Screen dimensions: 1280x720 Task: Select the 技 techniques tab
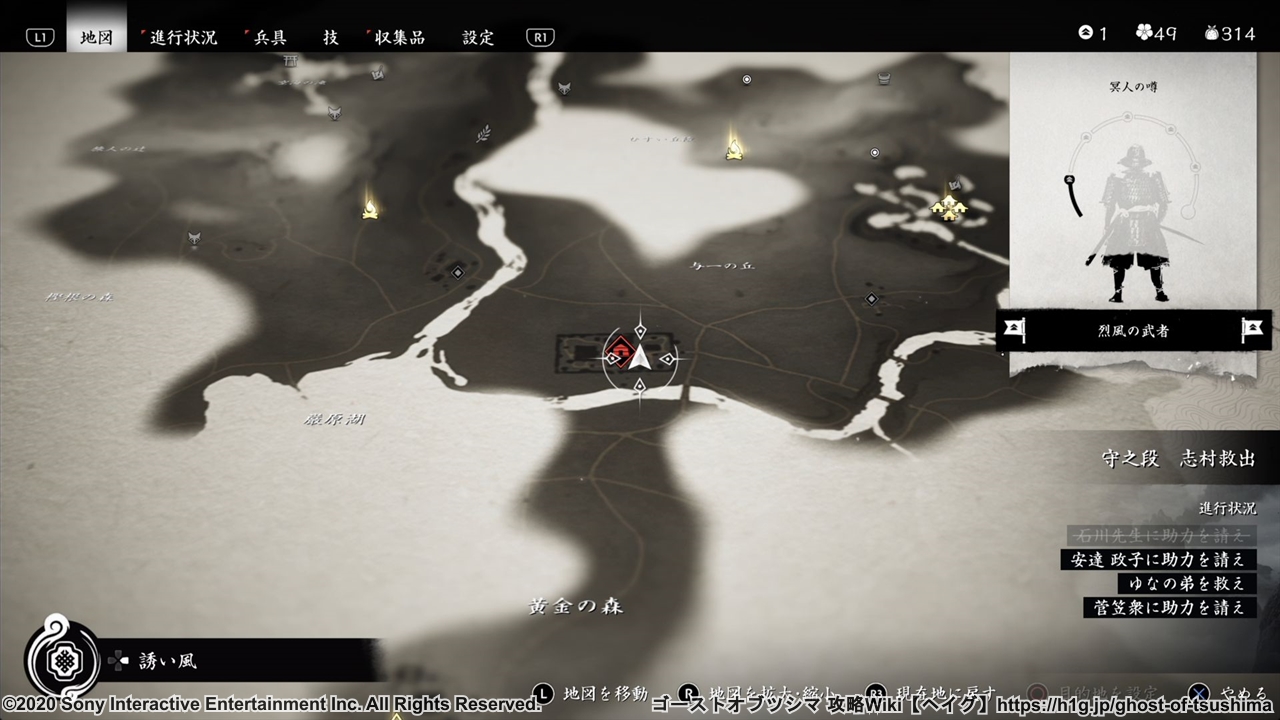pos(331,37)
